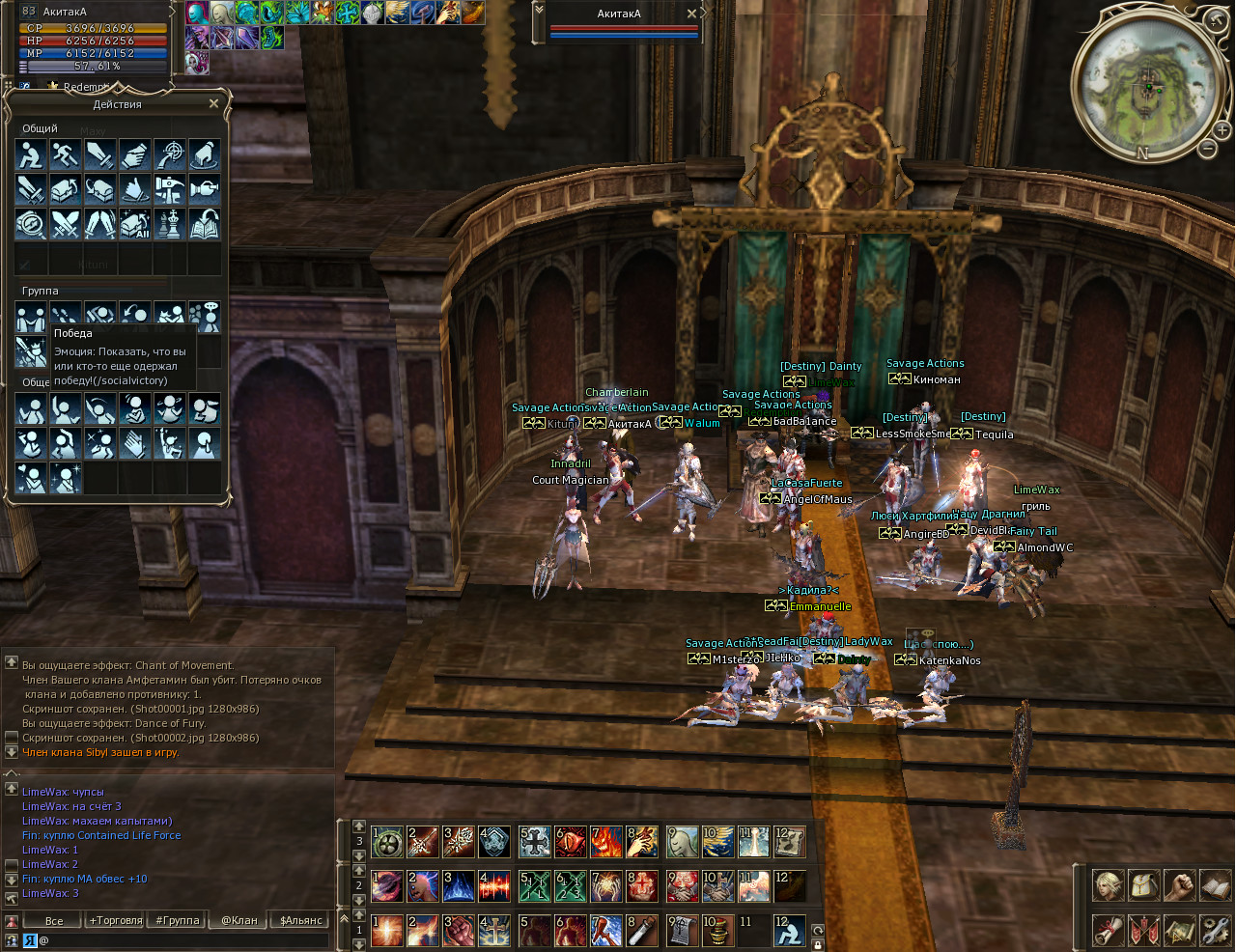Select the @Клан clan chat tab
This screenshot has width=1236, height=952.
click(x=239, y=920)
